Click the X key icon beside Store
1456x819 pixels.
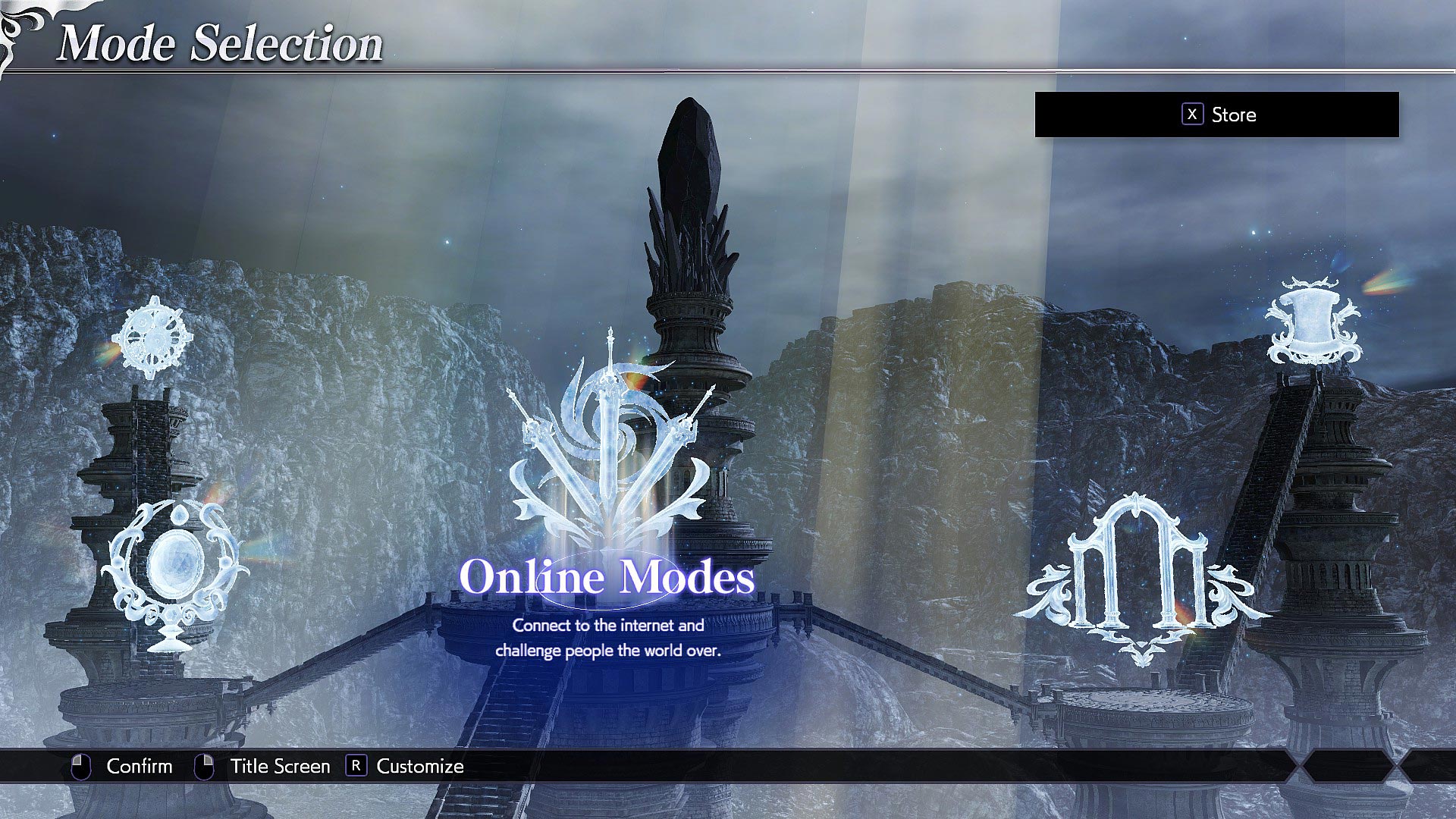(x=1192, y=115)
